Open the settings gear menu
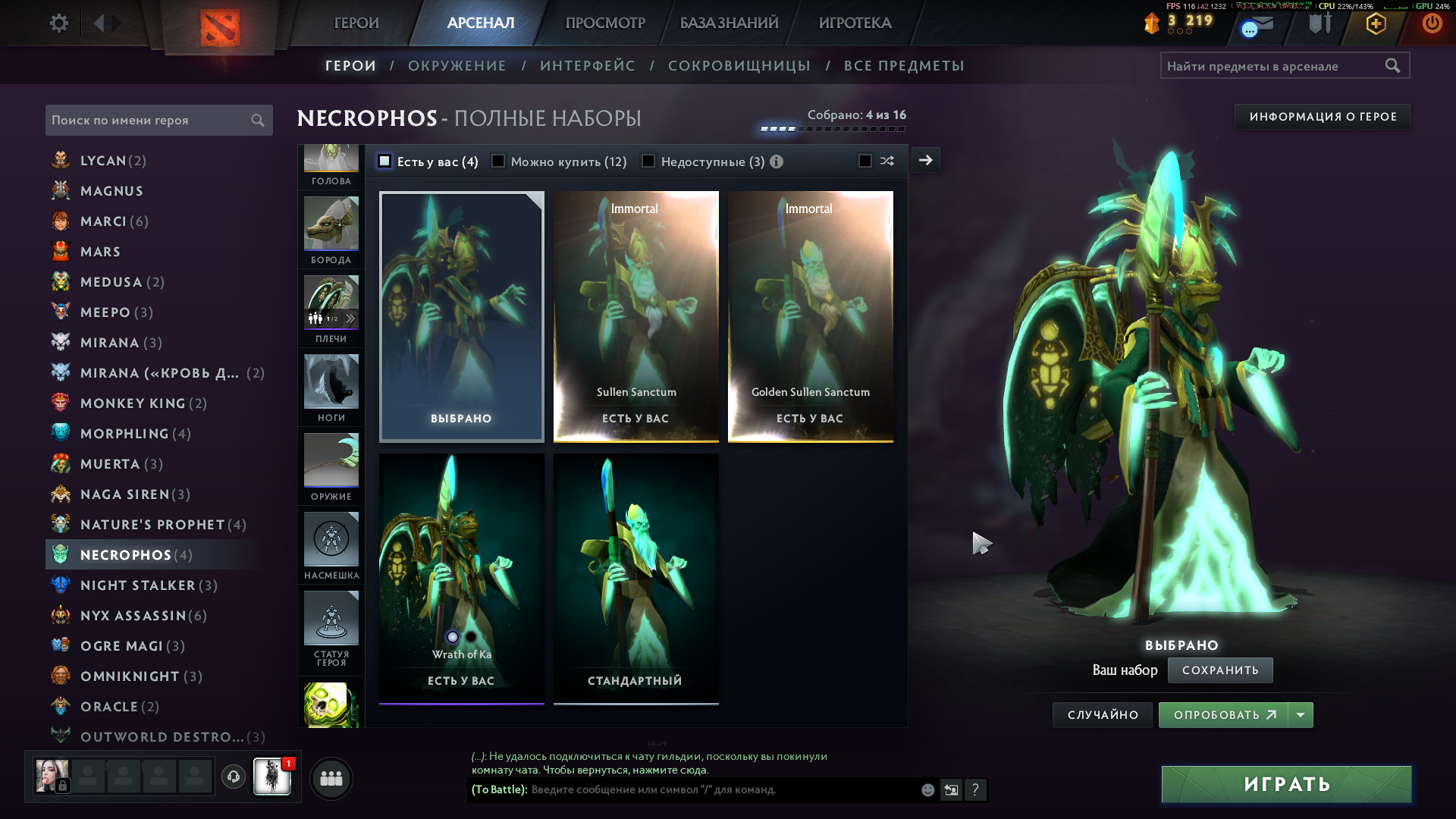 58,24
